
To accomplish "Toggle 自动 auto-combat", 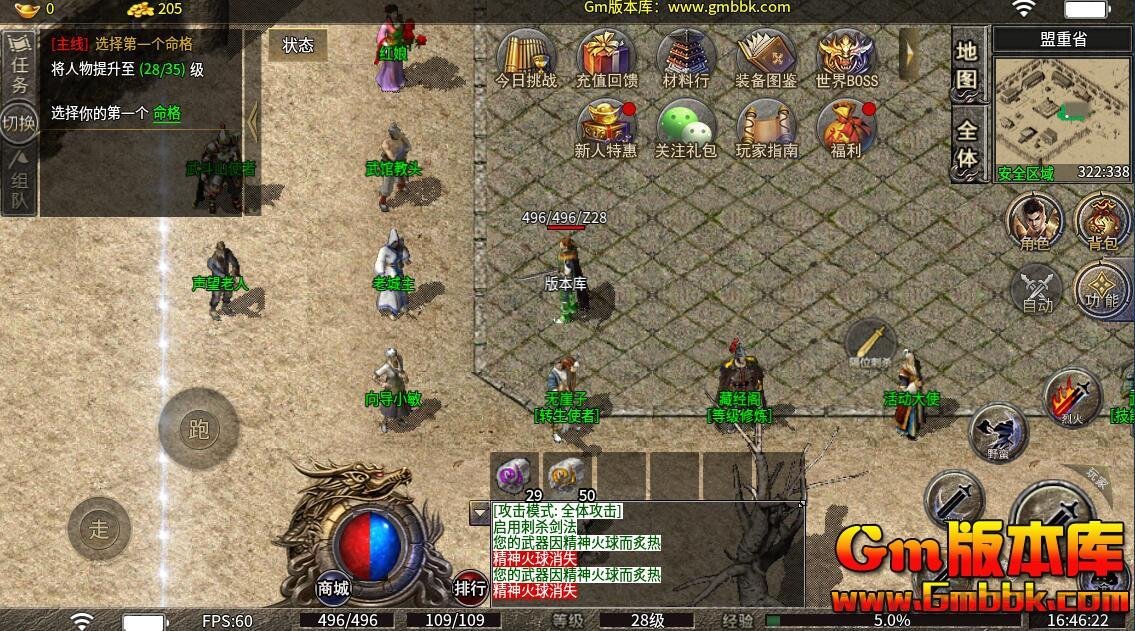I will pyautogui.click(x=1036, y=290).
